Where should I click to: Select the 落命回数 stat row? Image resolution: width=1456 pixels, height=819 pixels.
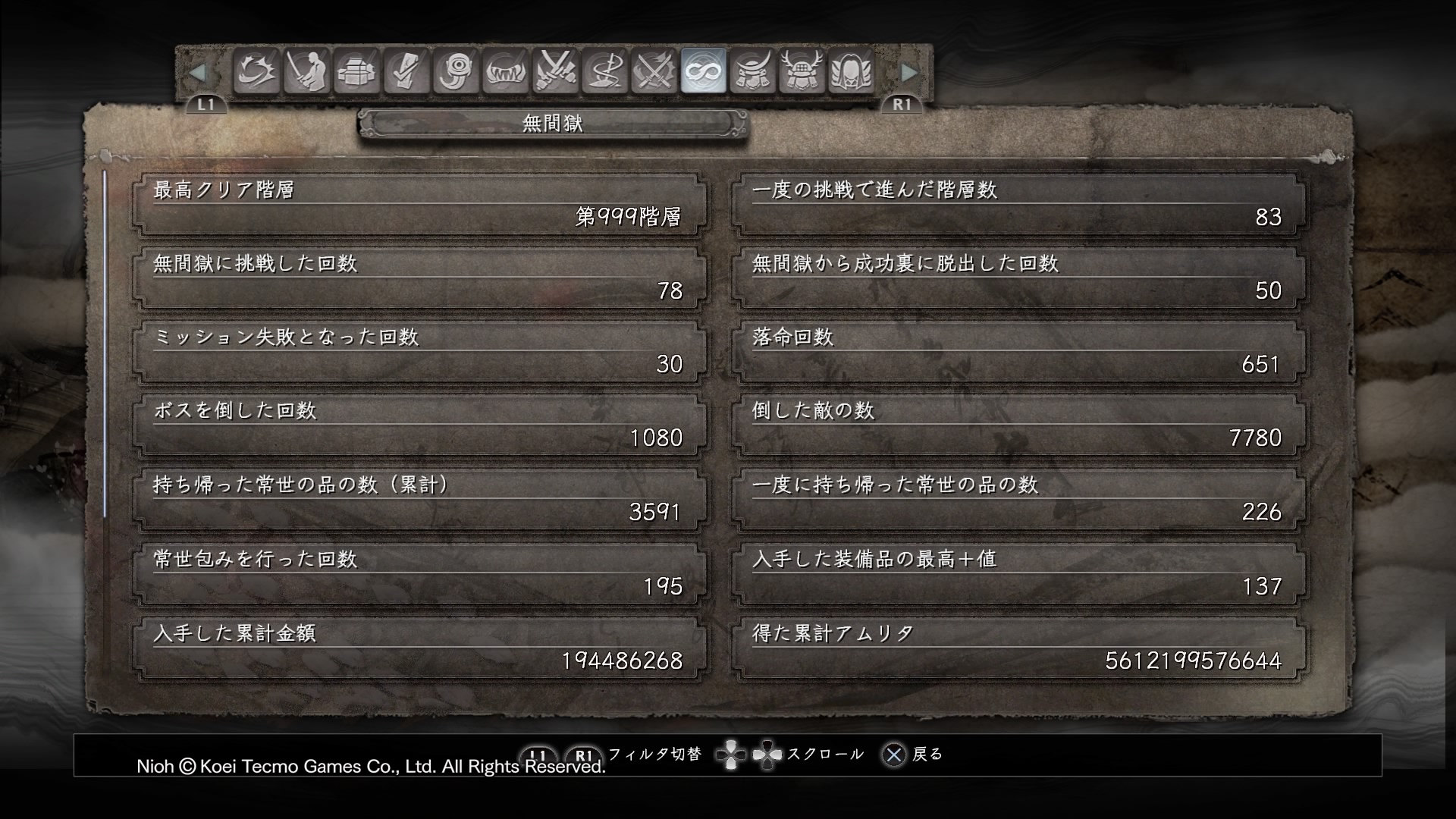pos(1018,351)
